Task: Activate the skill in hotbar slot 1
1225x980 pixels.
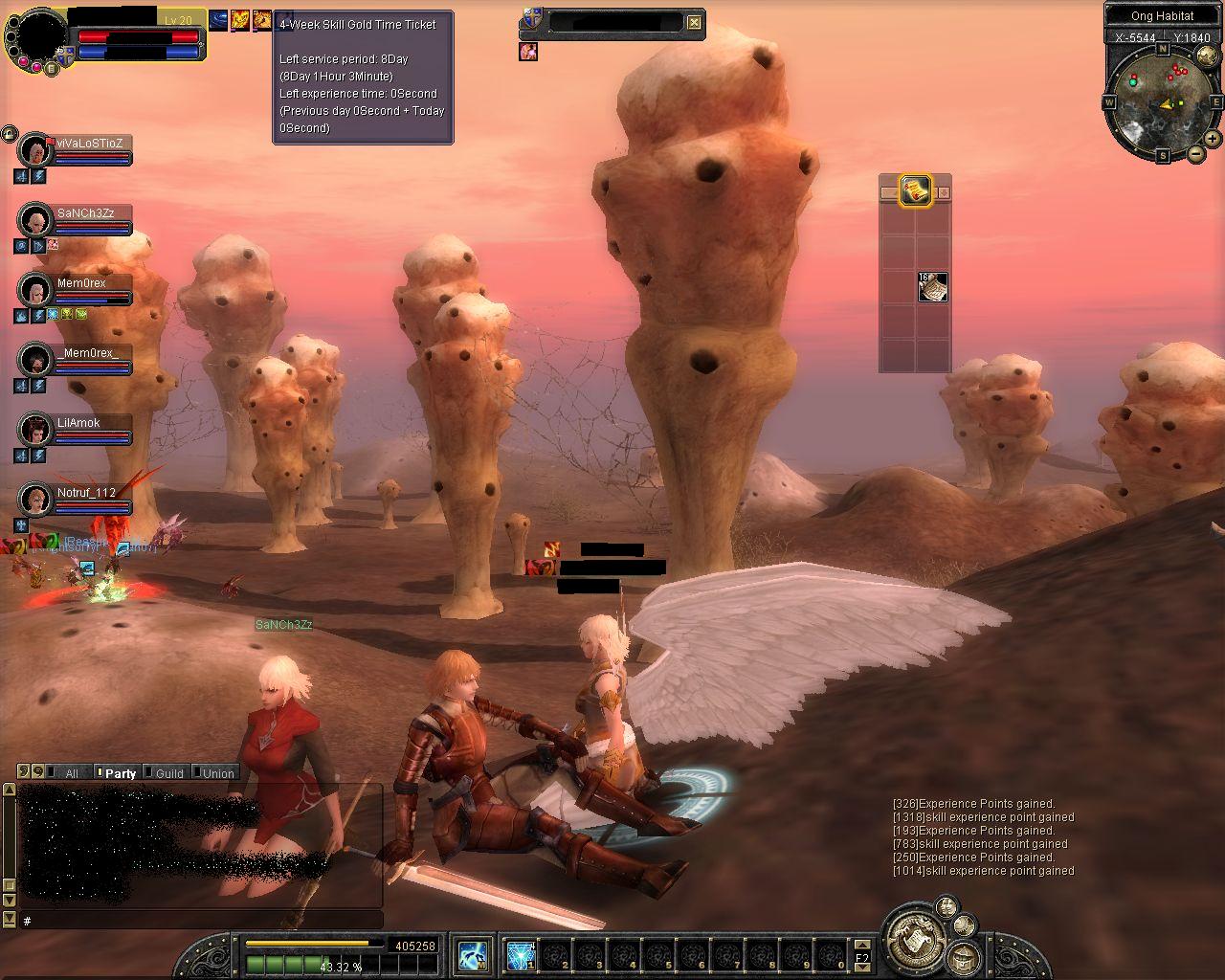Action: 521,955
